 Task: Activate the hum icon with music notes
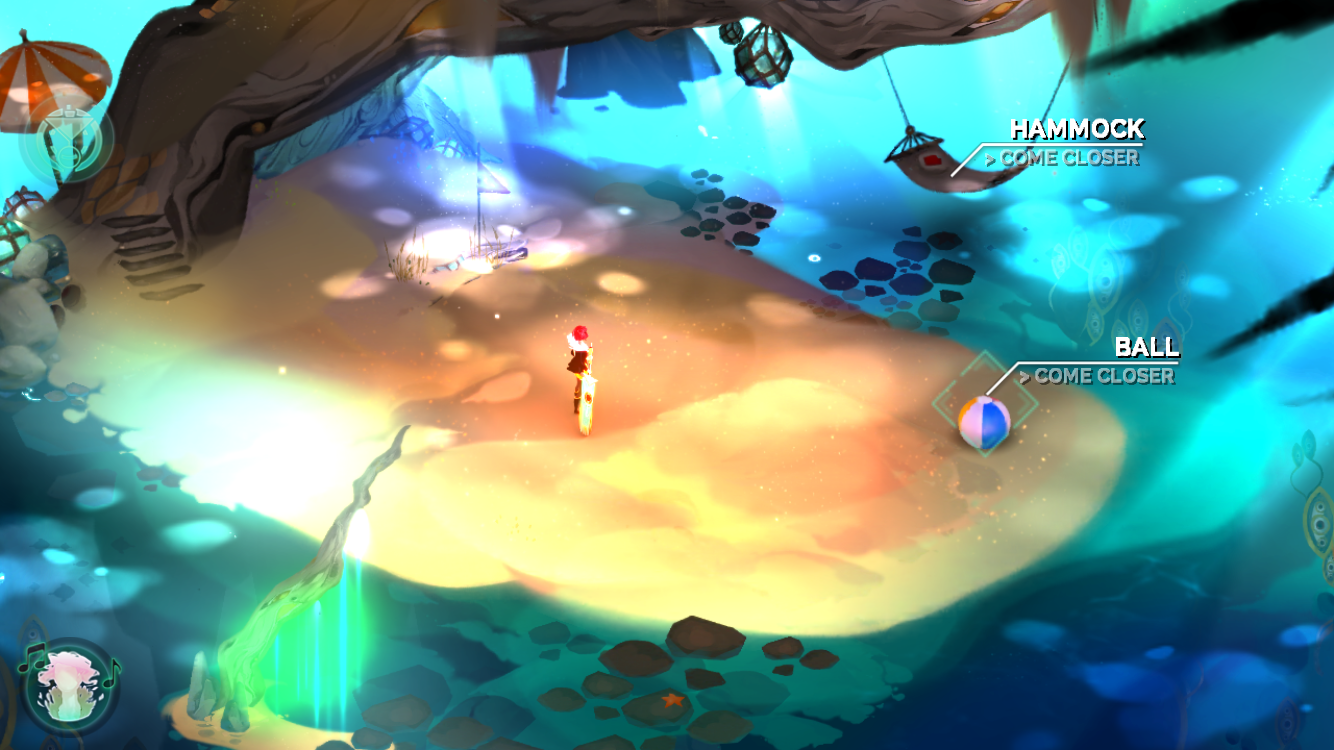click(x=68, y=686)
